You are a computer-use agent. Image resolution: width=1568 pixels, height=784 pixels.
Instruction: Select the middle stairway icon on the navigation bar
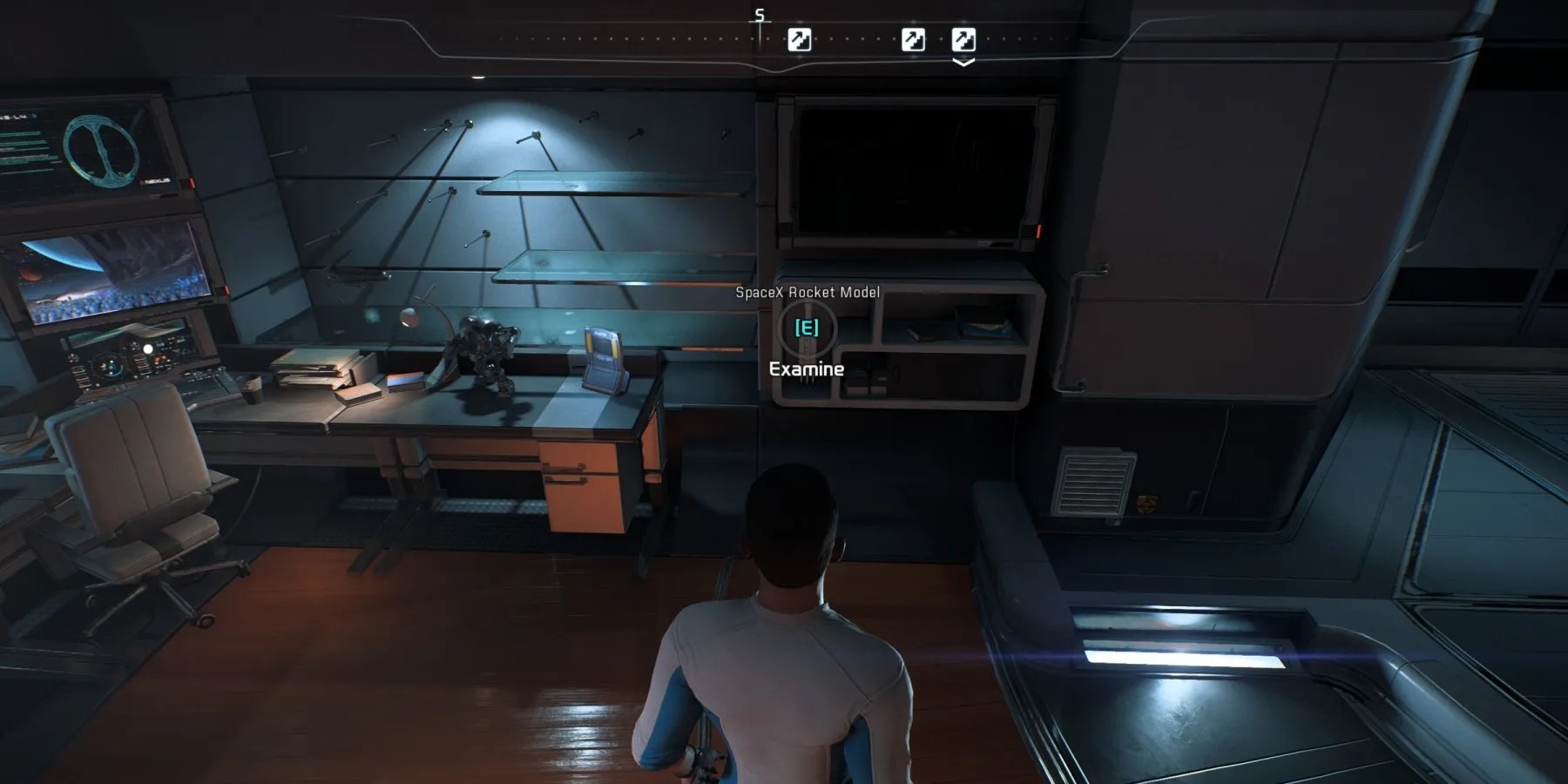(913, 39)
